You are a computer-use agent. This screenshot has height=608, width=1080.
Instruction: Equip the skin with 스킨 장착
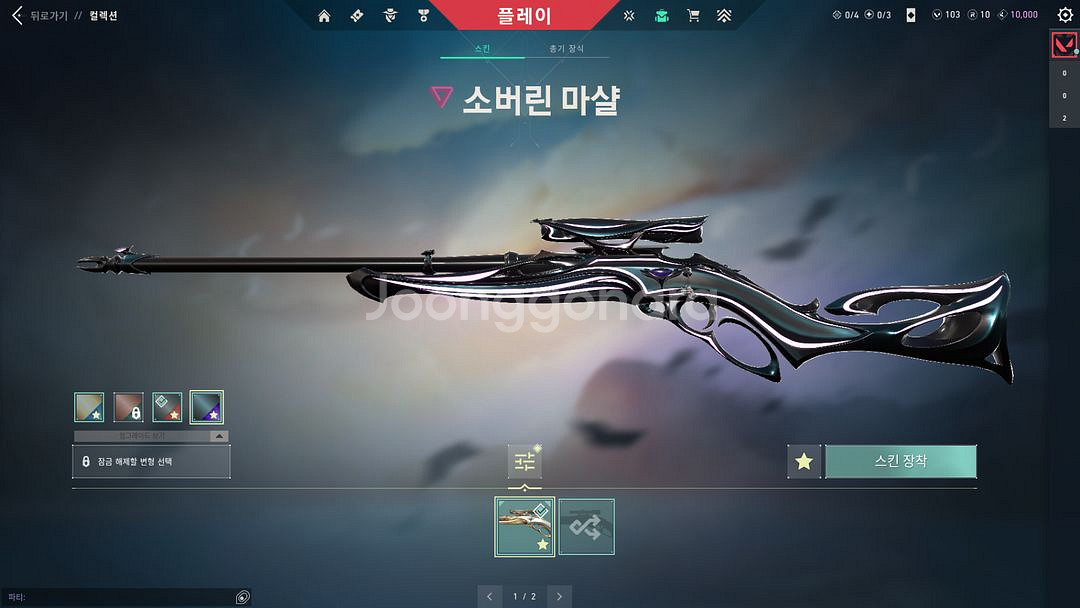click(x=900, y=462)
